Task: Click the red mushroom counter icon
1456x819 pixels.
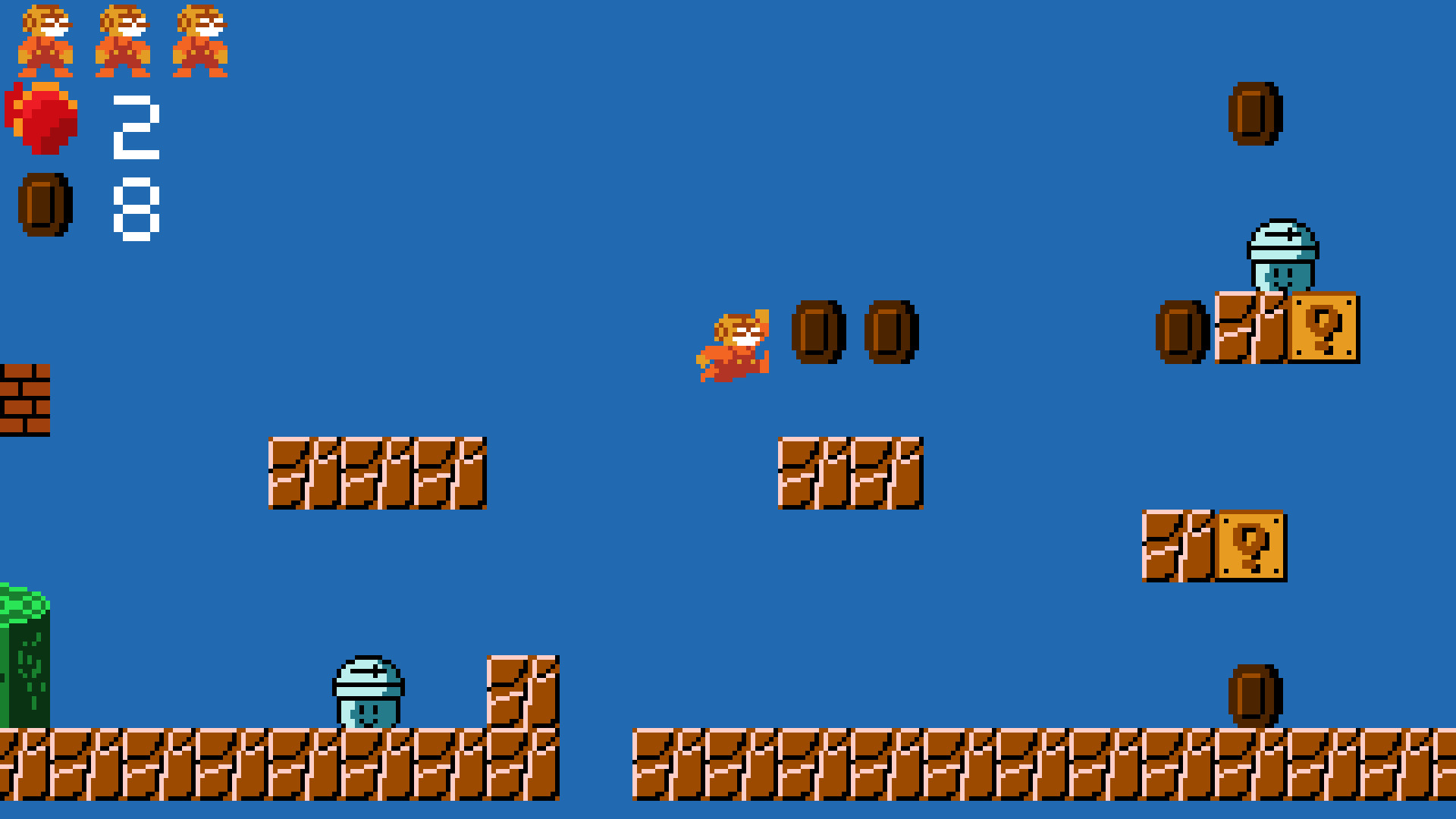Action: click(x=42, y=118)
